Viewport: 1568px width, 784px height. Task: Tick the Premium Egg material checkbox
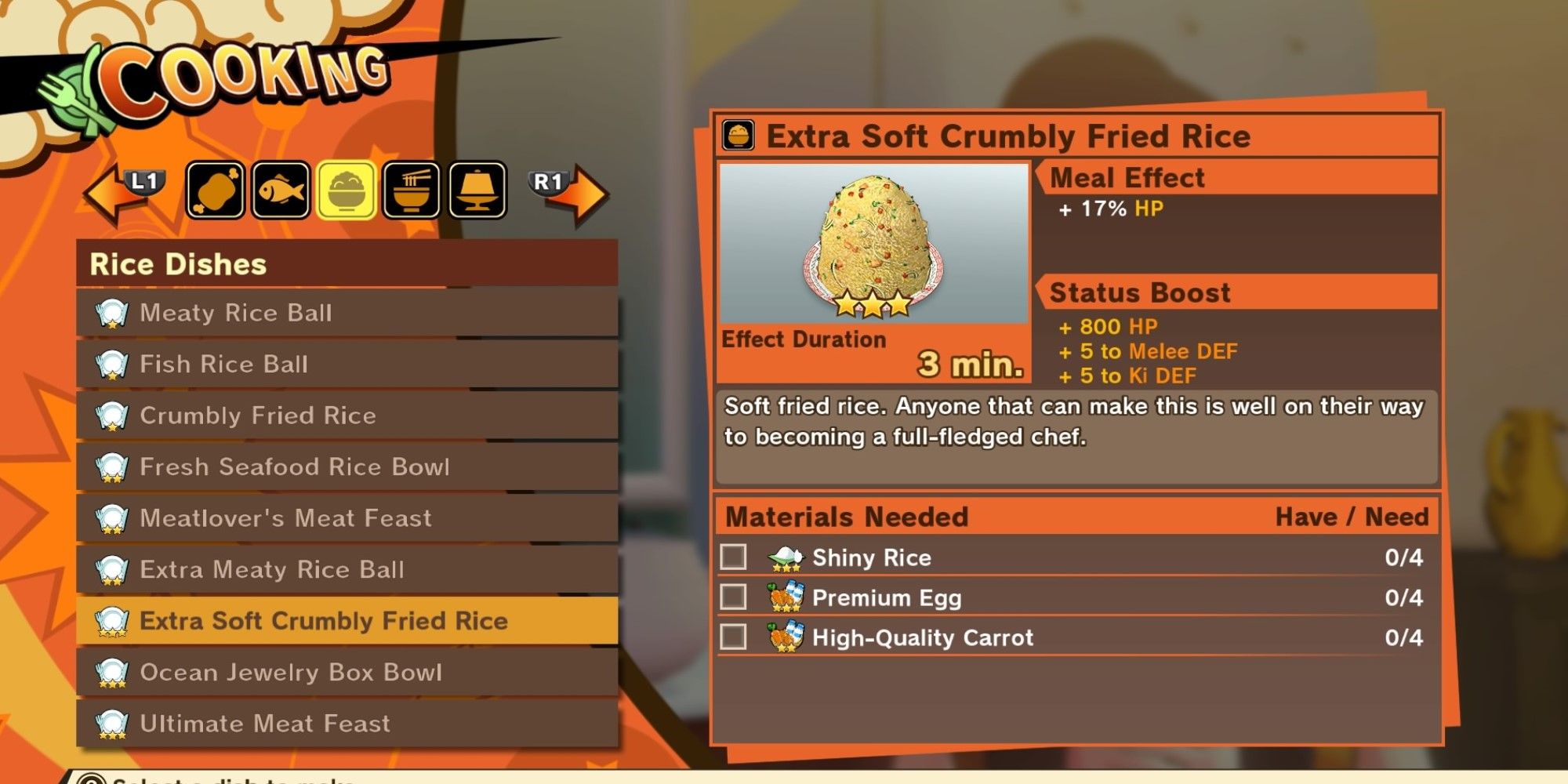point(733,597)
